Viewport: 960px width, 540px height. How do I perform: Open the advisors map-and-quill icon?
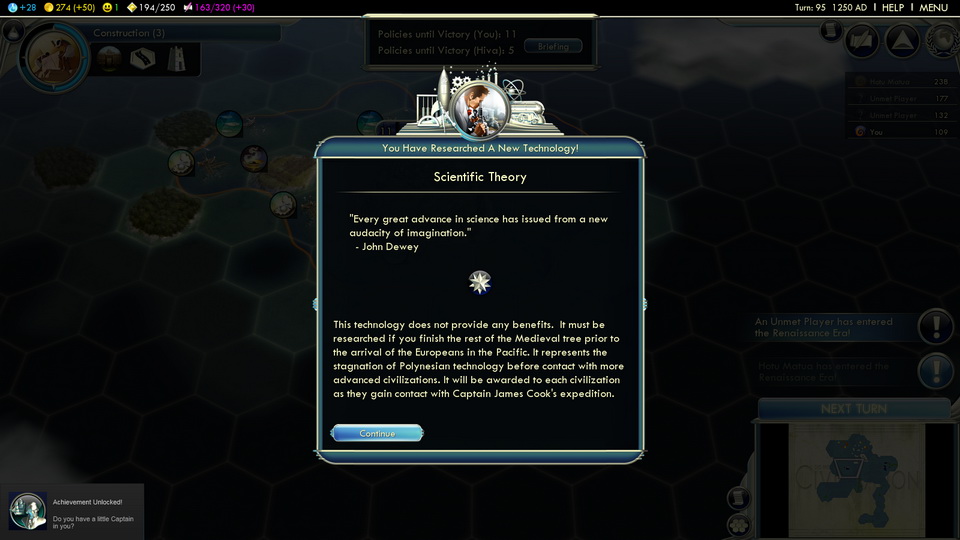(861, 41)
